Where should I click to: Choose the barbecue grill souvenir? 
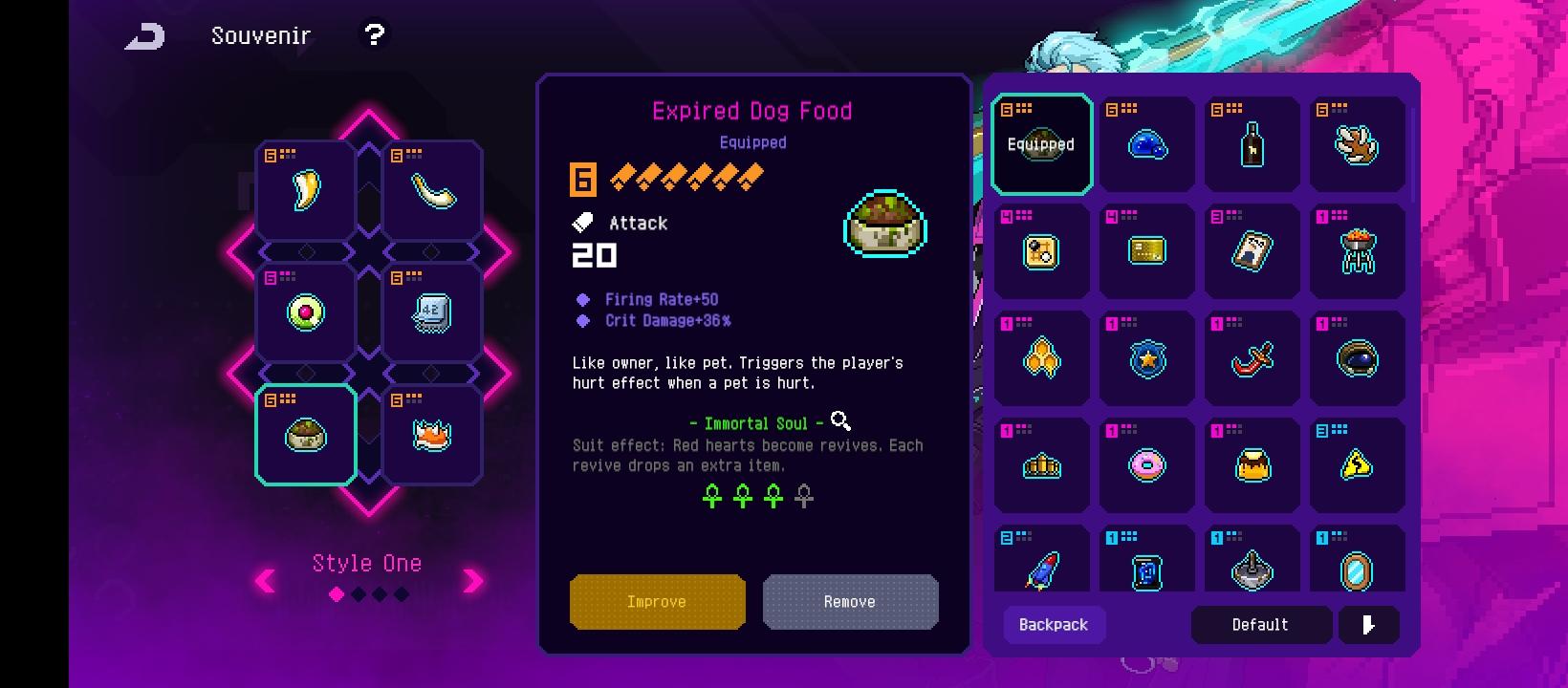(x=1357, y=252)
